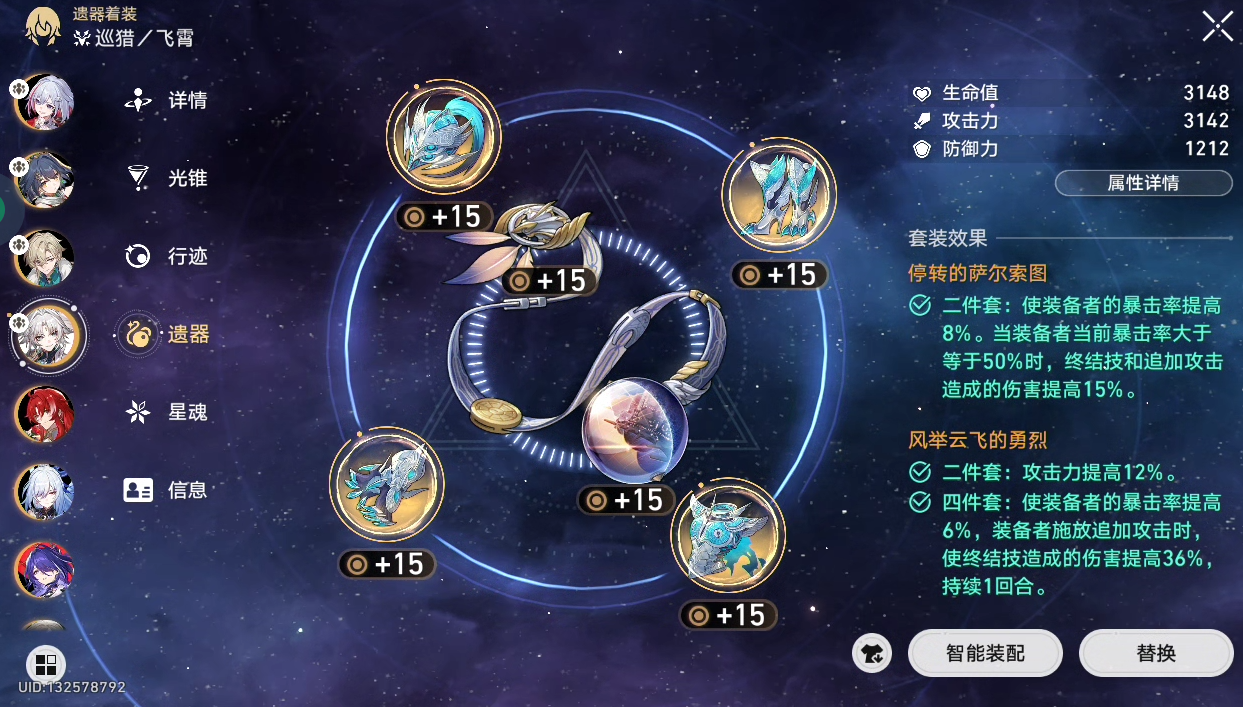Choose the red-haired character portrait
The width and height of the screenshot is (1243, 707).
pos(44,413)
